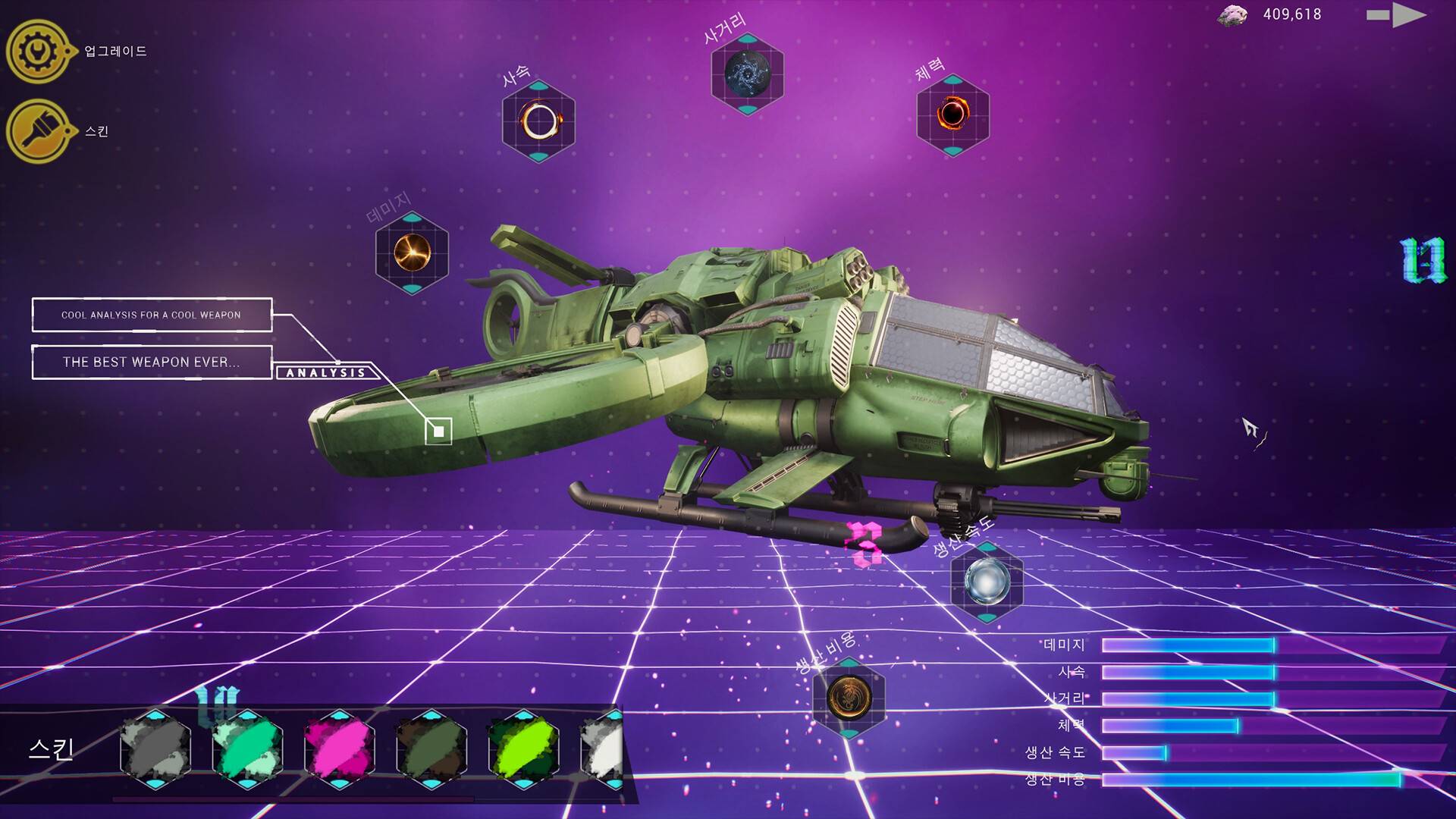Select the 사거리 range upgrade hexagon
The image size is (1456, 819).
coord(748,74)
